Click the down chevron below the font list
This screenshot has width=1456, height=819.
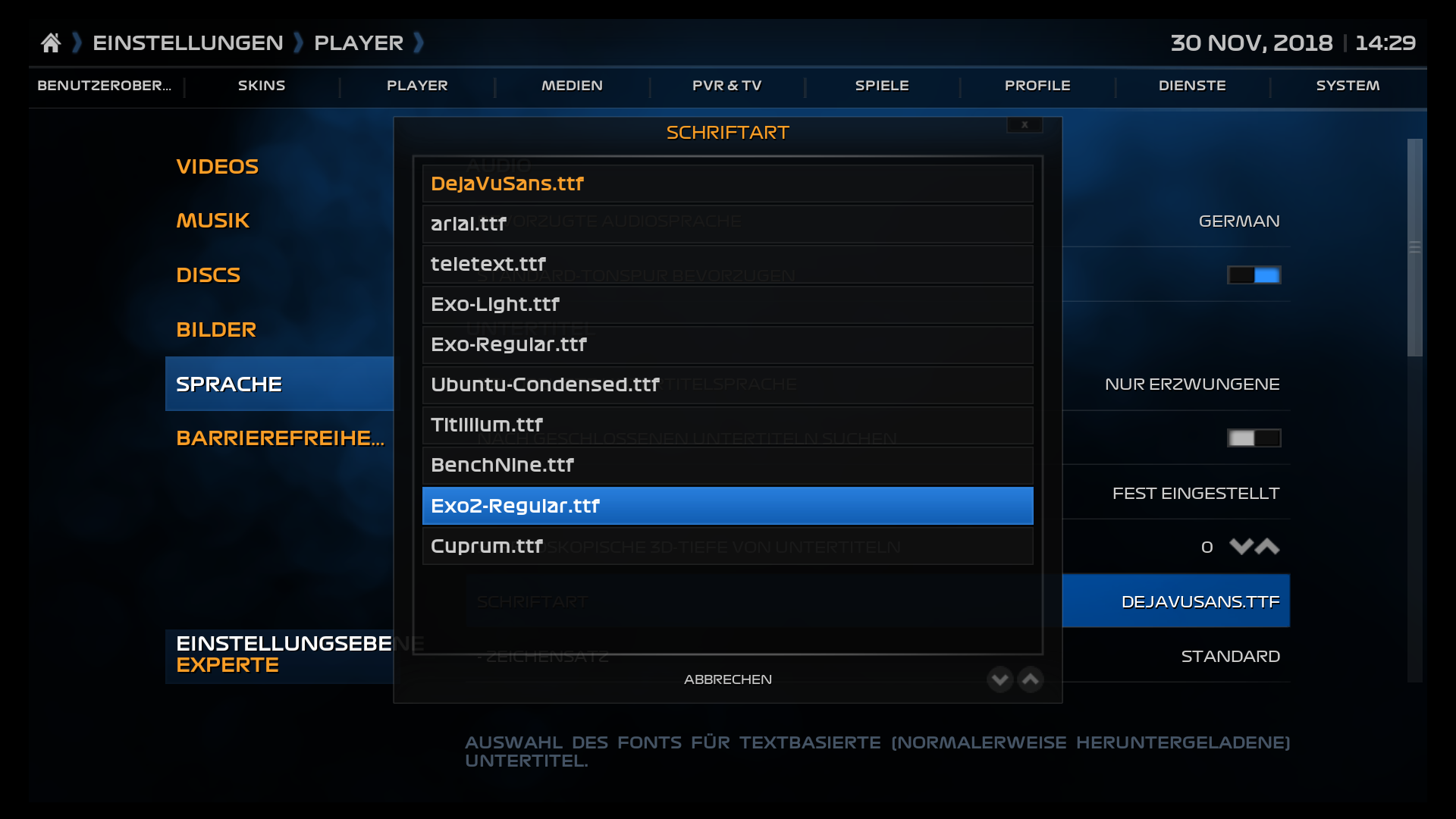pos(999,679)
